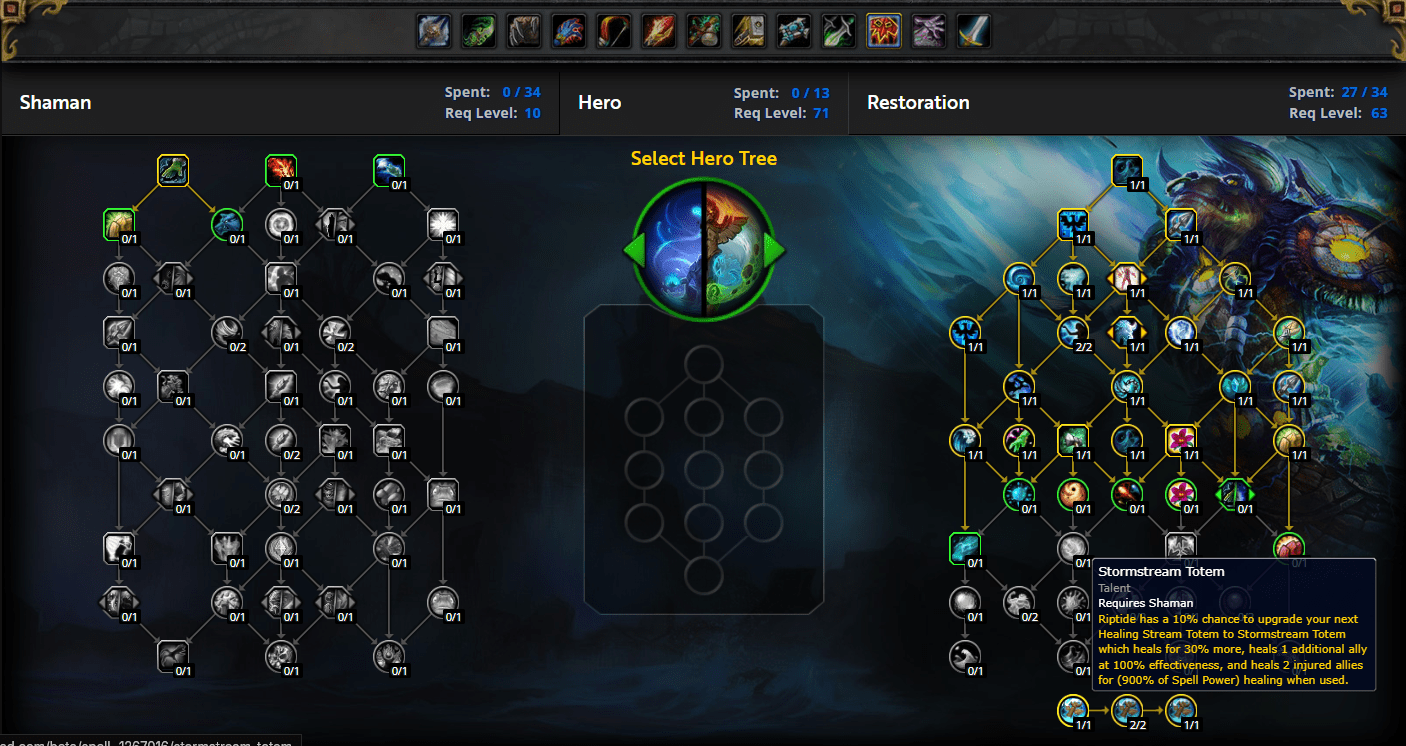The image size is (1406, 746).
Task: Select the fire talent at the top of Shaman tree
Action: click(280, 170)
